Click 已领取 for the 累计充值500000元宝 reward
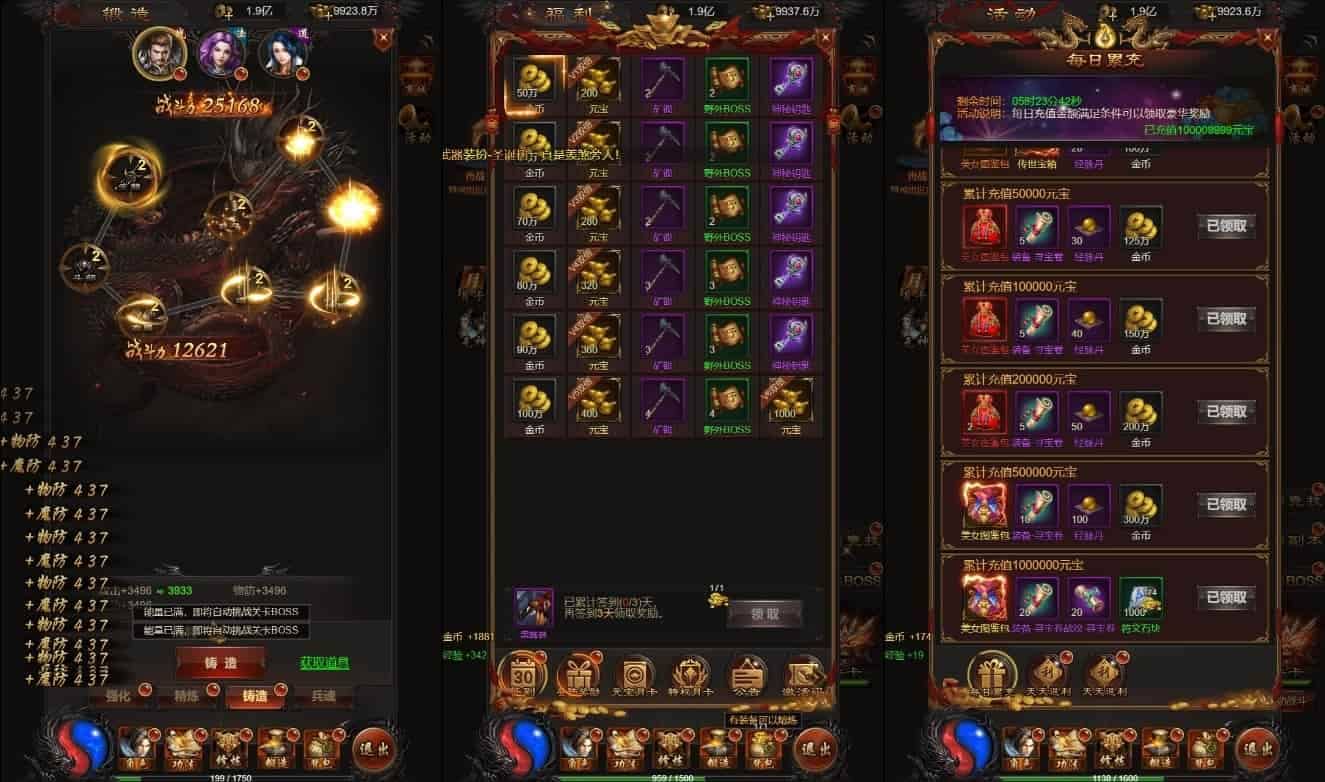Viewport: 1325px width, 782px height. click(1226, 504)
